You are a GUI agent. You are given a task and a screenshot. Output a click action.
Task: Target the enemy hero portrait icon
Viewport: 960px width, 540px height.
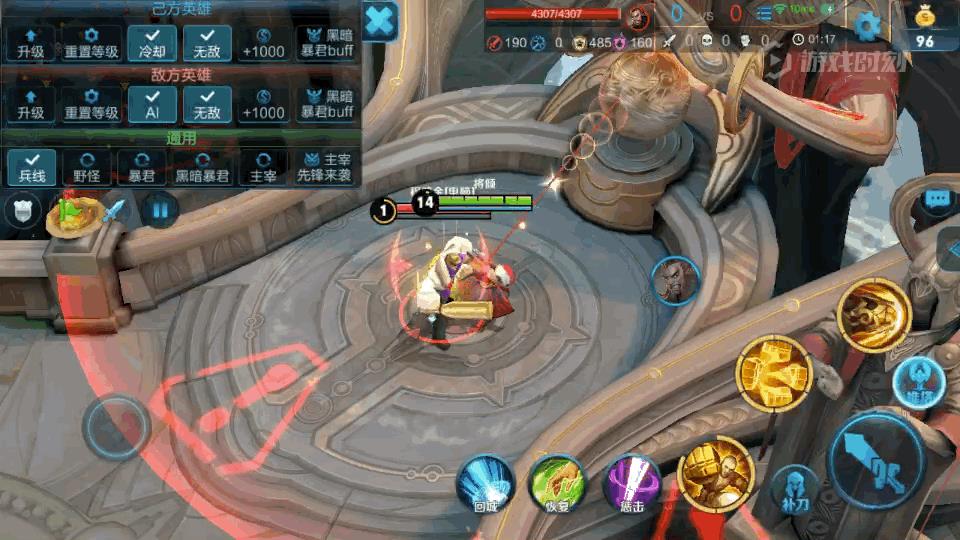(x=675, y=281)
